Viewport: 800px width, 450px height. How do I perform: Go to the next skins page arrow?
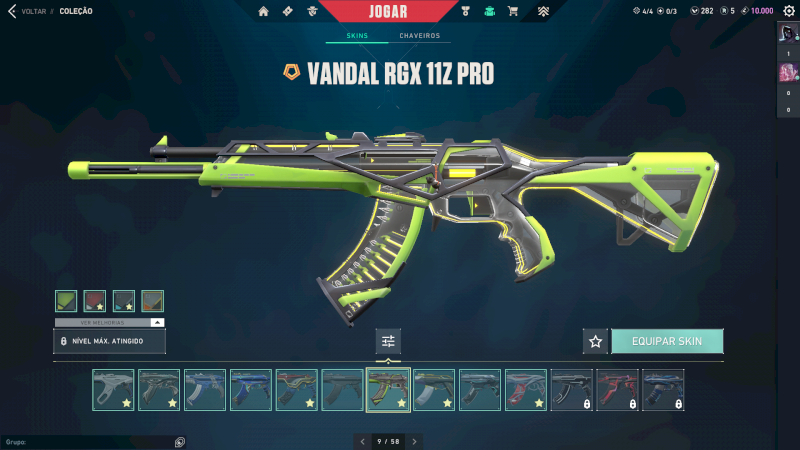click(x=415, y=441)
